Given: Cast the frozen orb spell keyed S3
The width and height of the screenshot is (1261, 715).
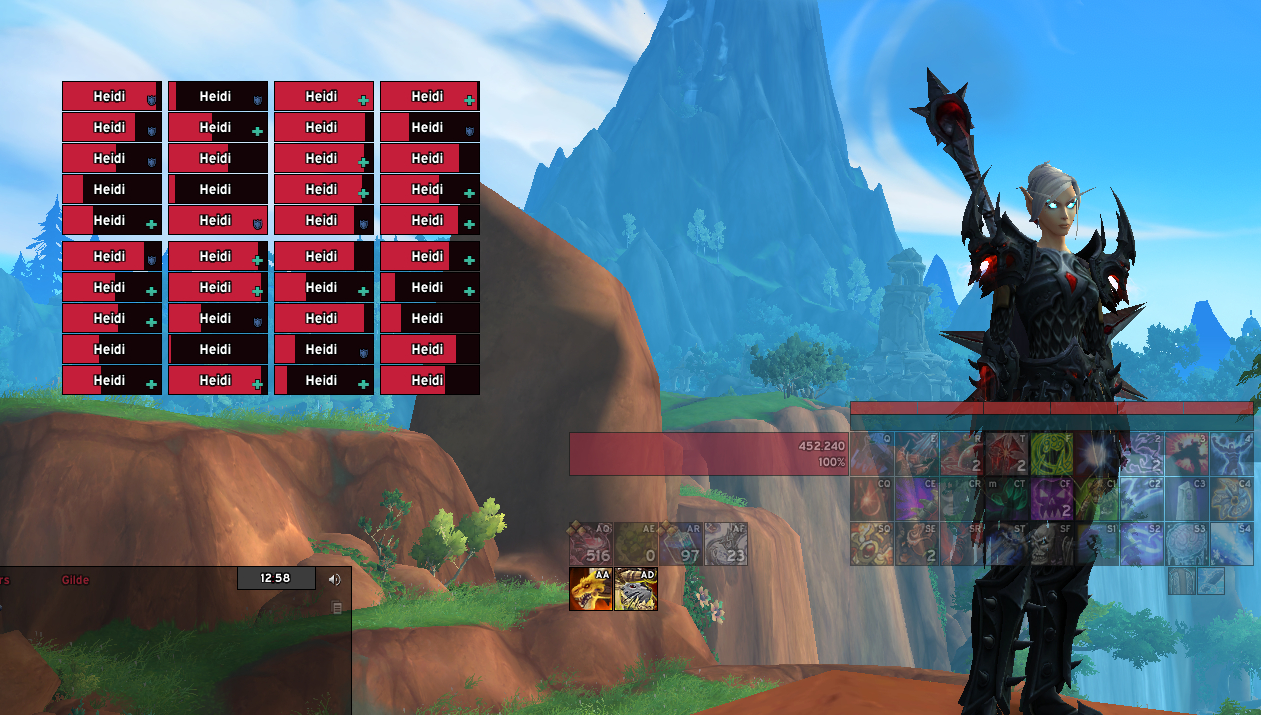Looking at the screenshot, I should pos(1187,544).
